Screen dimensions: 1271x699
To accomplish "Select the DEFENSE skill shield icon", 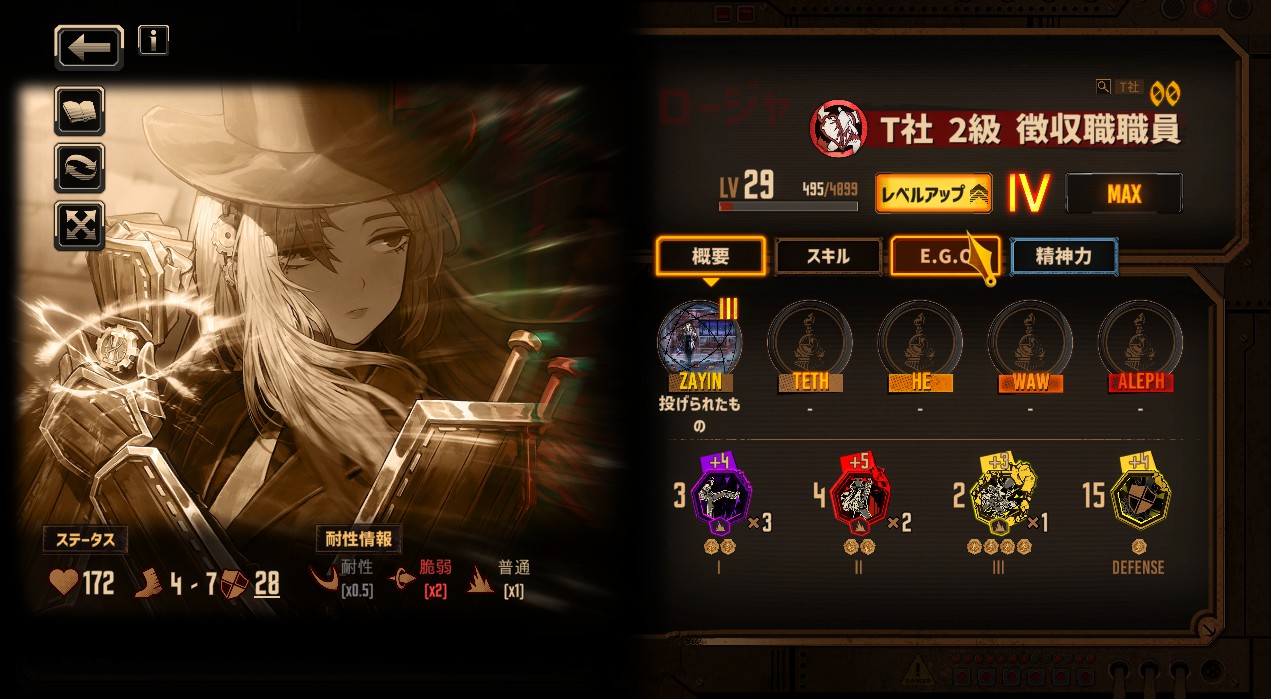I will (1138, 497).
